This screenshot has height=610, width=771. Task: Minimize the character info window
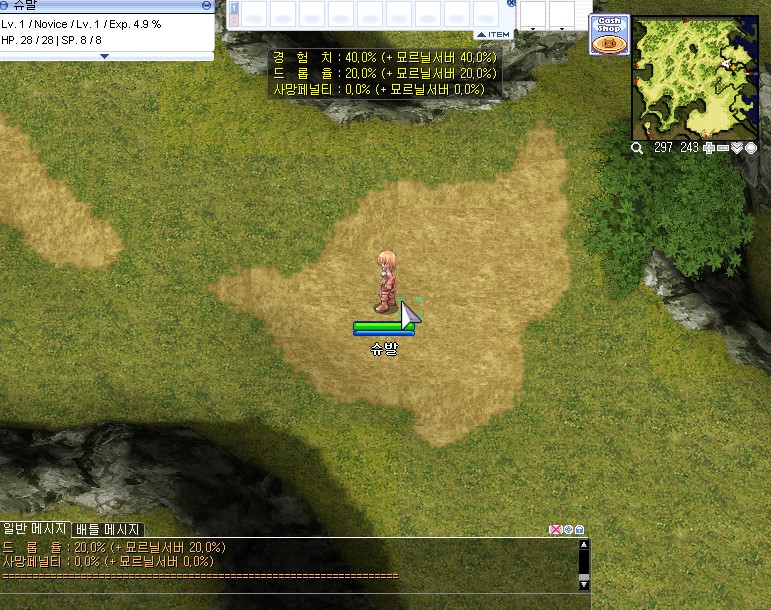205,5
